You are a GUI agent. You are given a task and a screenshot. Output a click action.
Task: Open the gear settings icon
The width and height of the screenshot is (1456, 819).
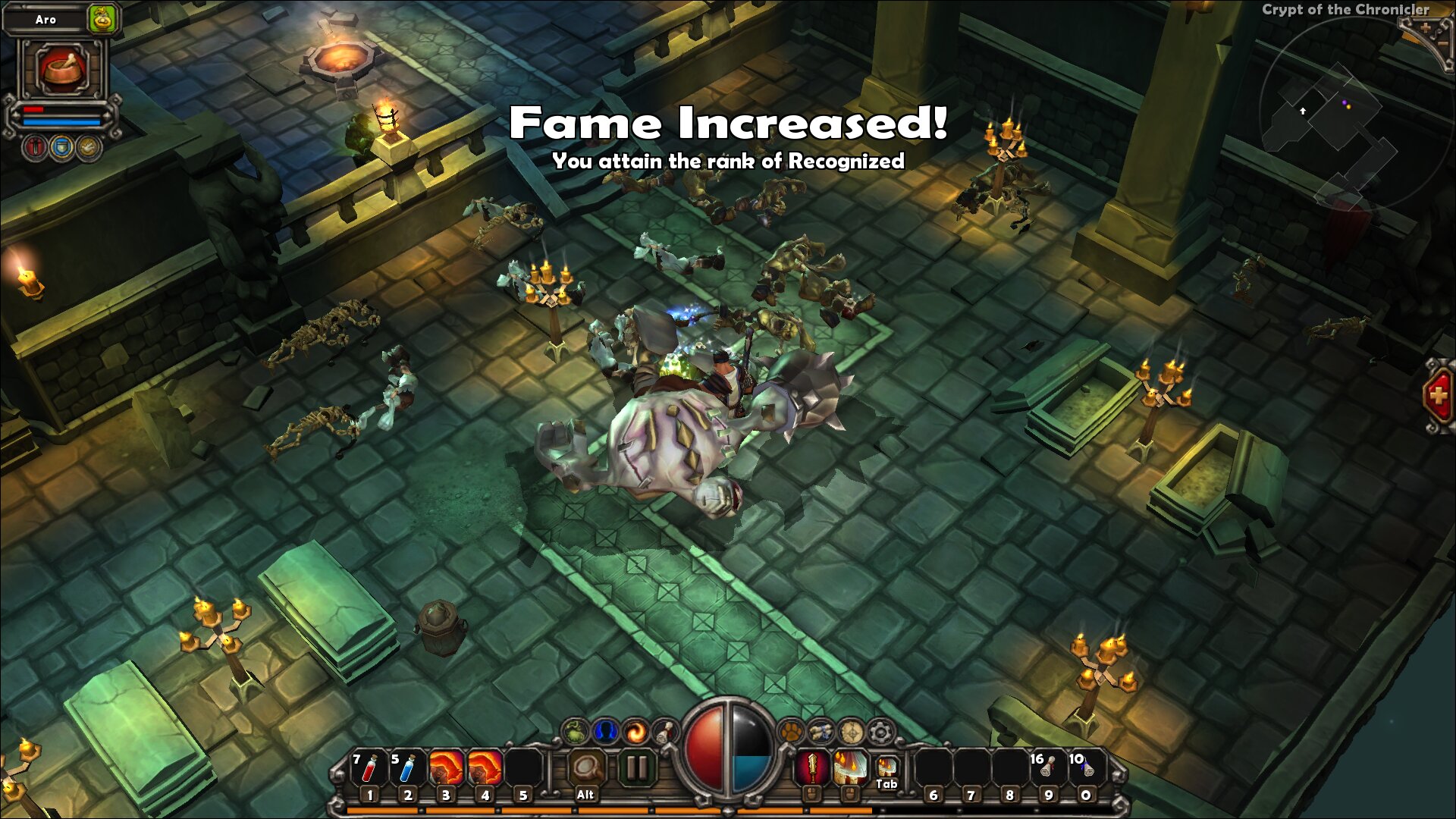(x=880, y=732)
